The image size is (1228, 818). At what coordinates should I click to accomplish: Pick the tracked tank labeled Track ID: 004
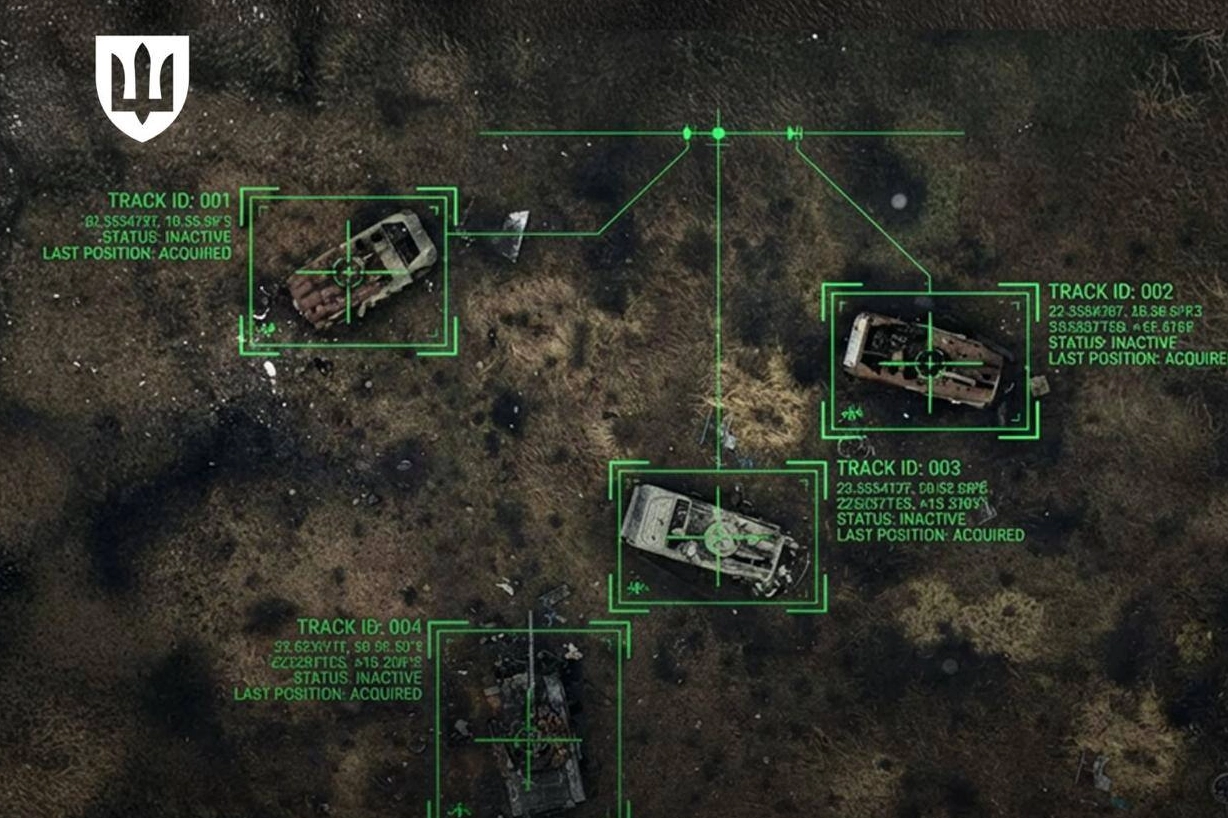[528, 738]
